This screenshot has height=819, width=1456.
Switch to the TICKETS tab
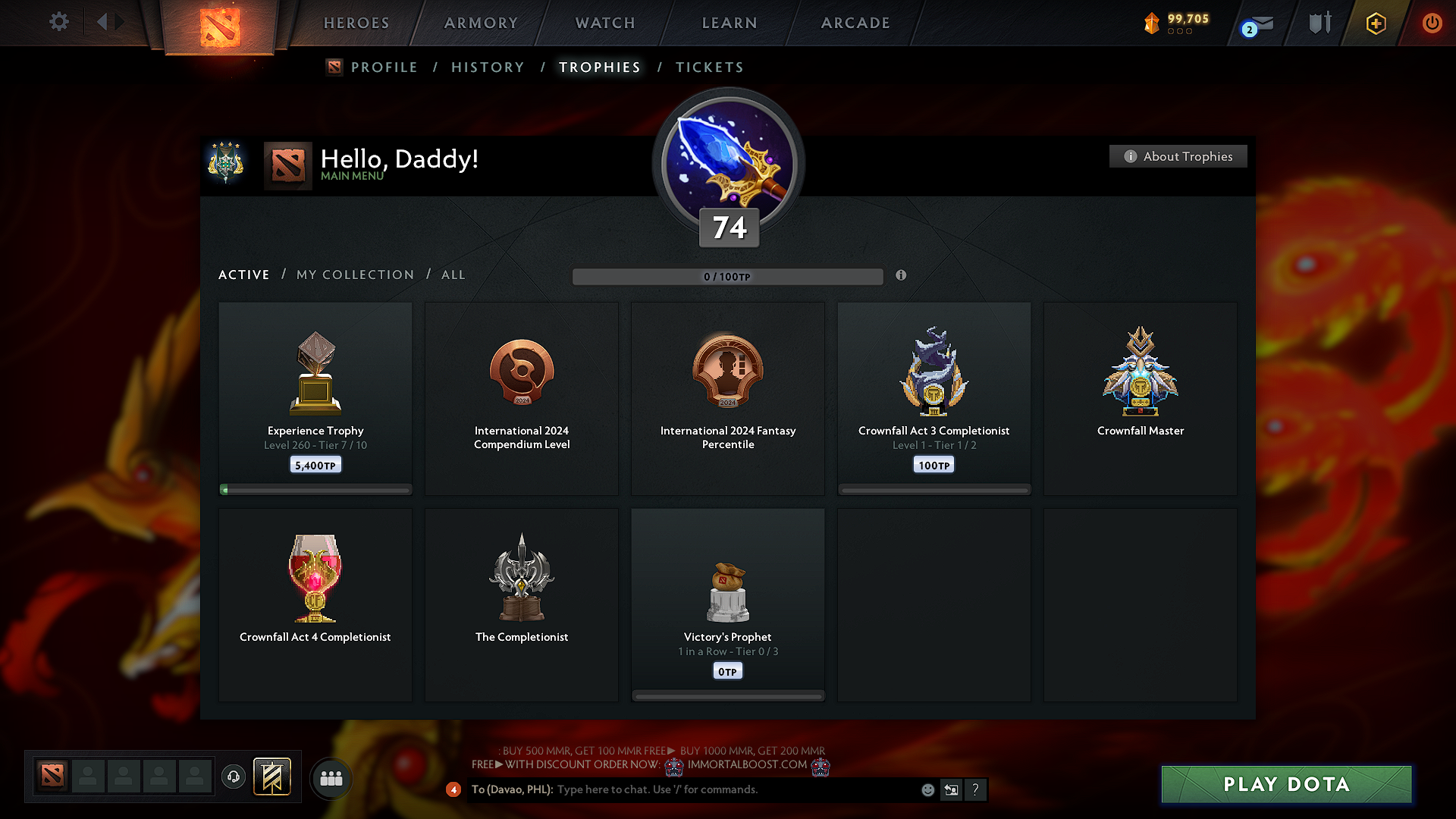click(709, 67)
